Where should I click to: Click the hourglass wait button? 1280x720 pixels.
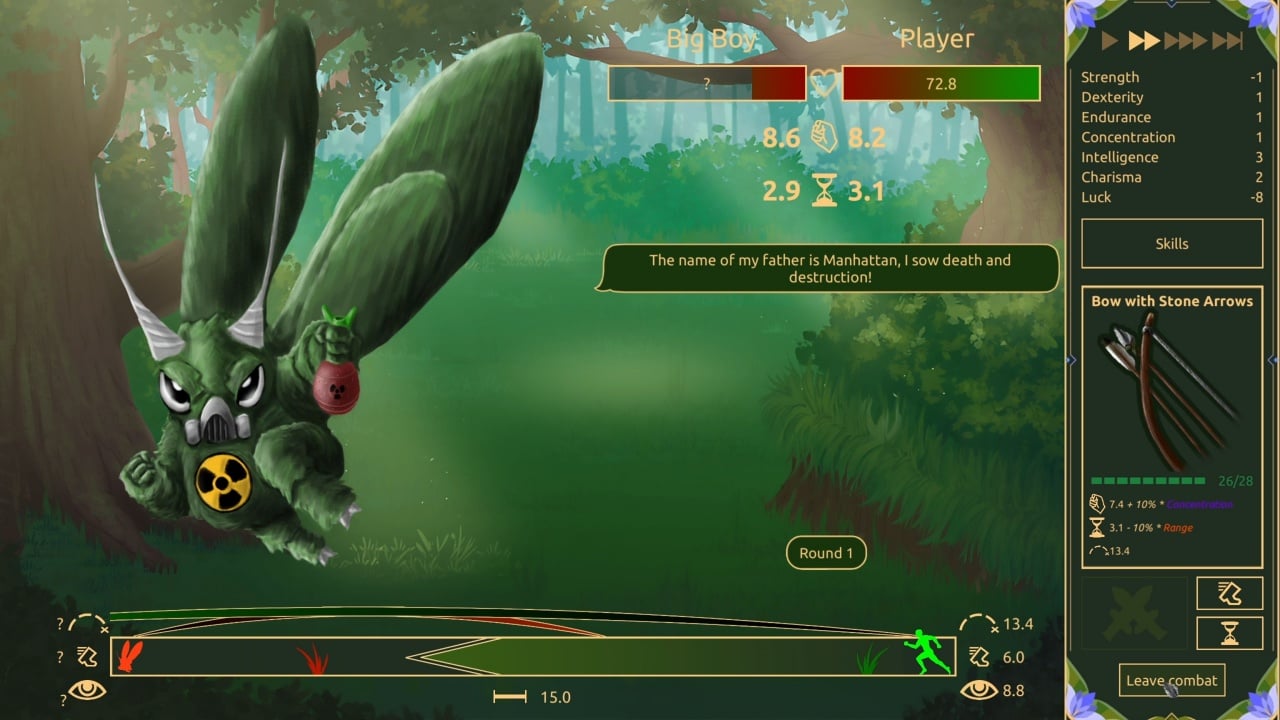(1229, 633)
